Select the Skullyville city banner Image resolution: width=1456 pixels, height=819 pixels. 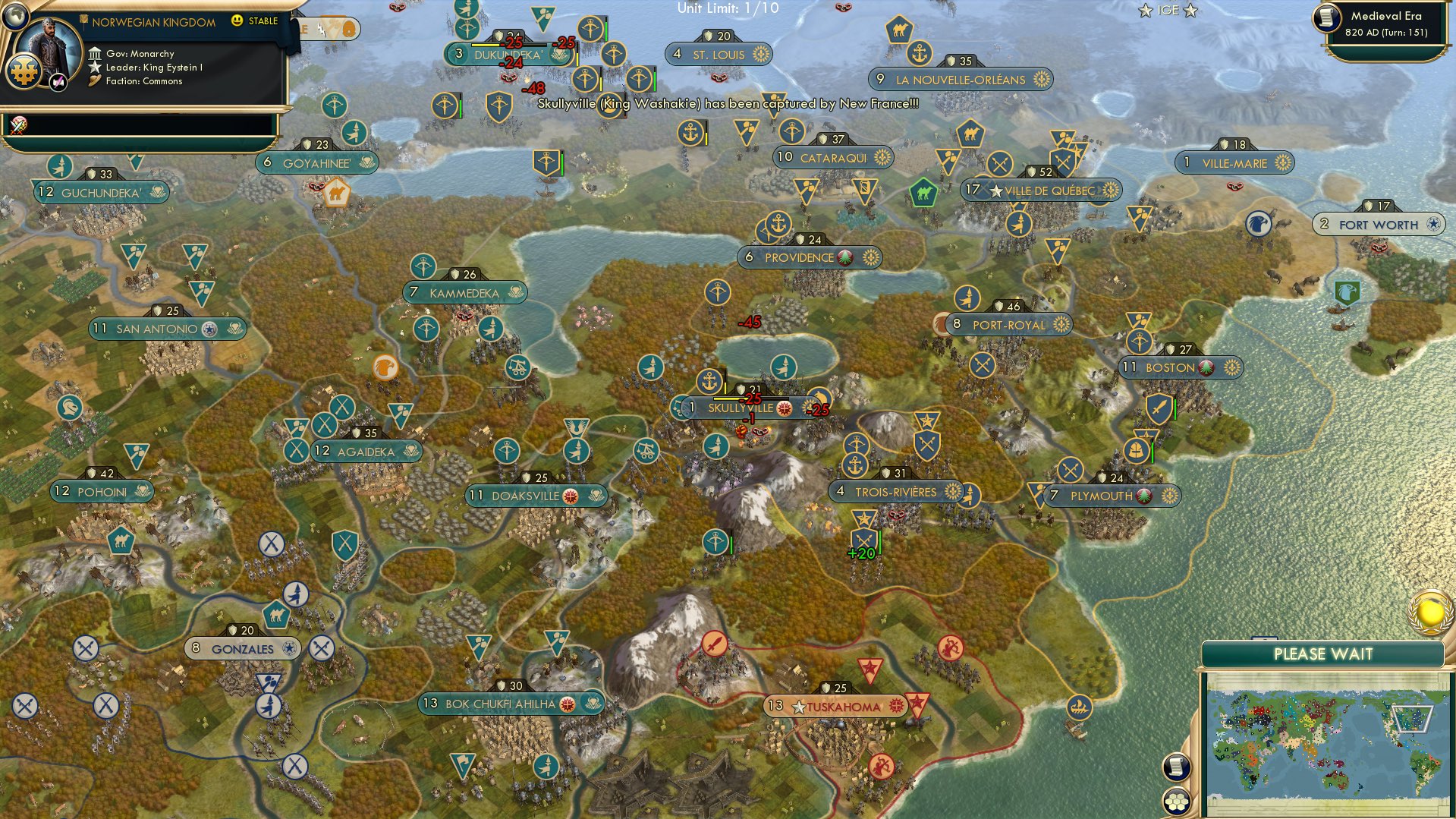coord(740,408)
